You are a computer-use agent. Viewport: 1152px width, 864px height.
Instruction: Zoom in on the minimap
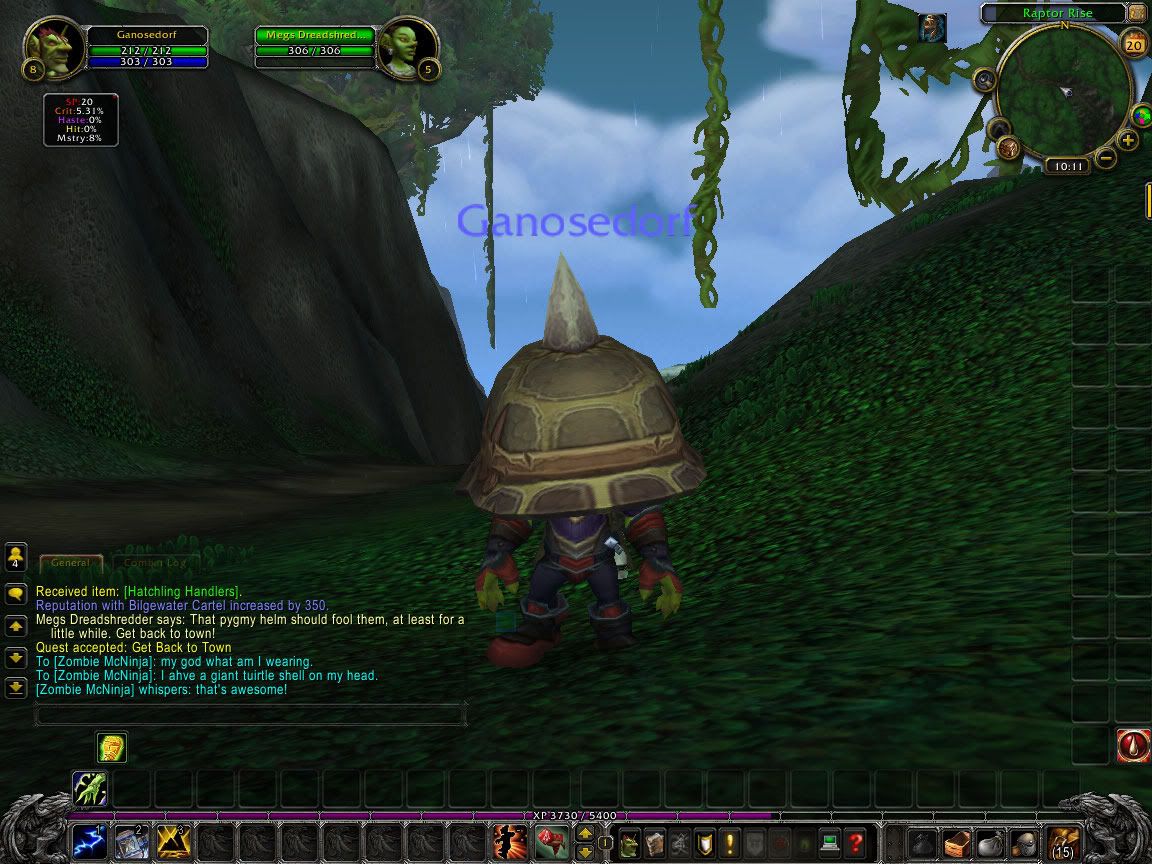point(1129,140)
